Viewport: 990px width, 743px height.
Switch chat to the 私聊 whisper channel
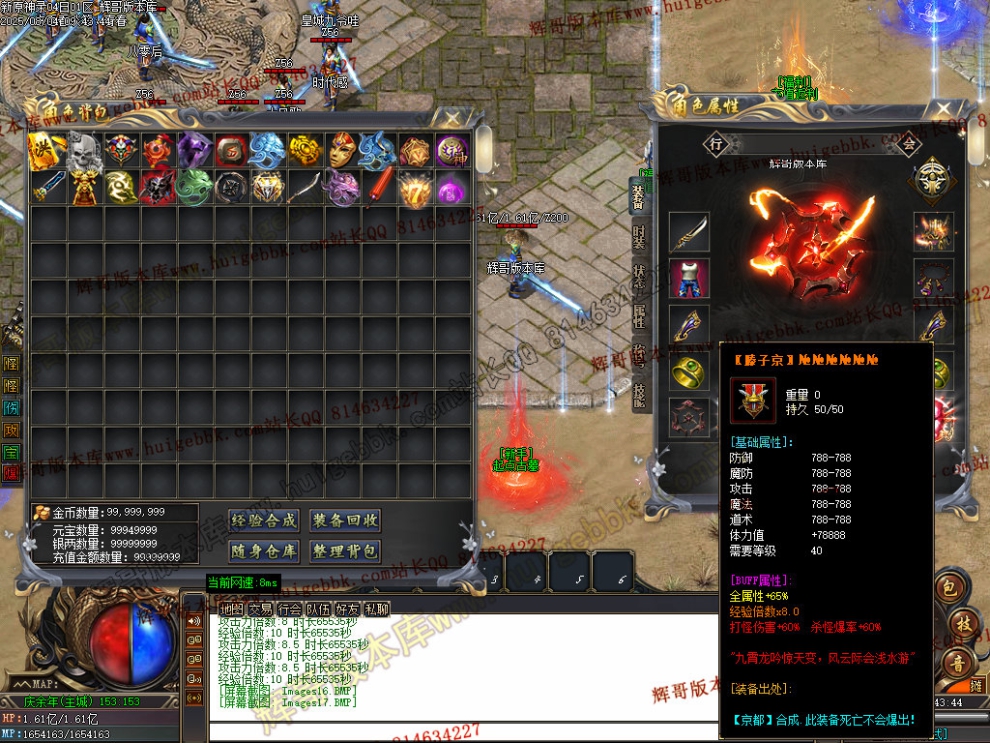[x=377, y=608]
